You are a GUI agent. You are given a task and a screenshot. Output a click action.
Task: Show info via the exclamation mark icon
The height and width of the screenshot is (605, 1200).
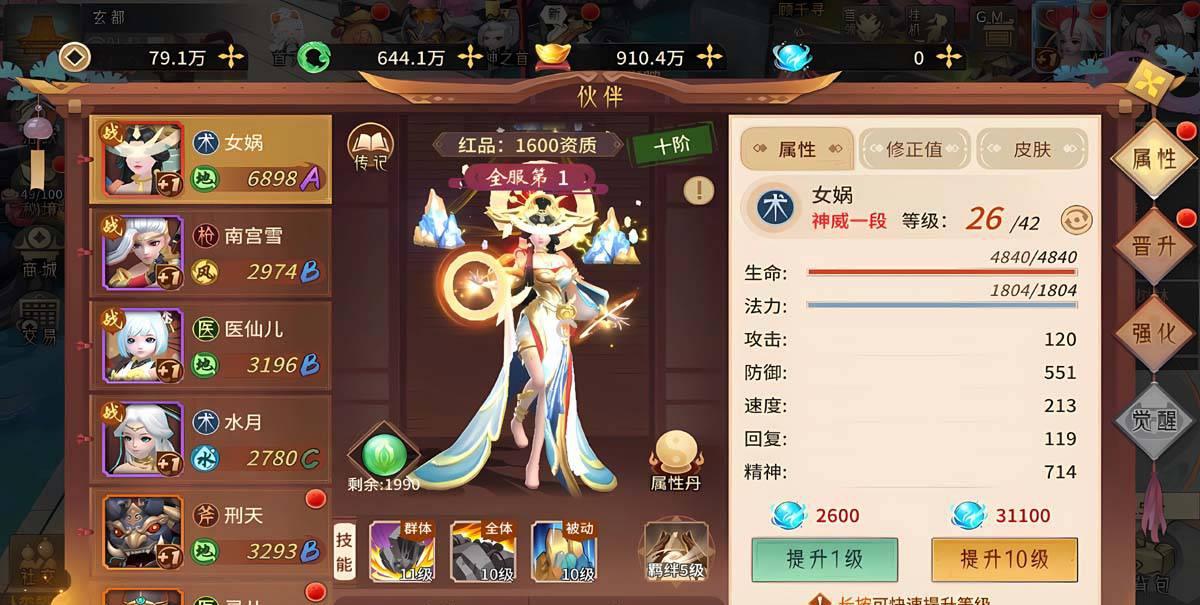pyautogui.click(x=699, y=190)
